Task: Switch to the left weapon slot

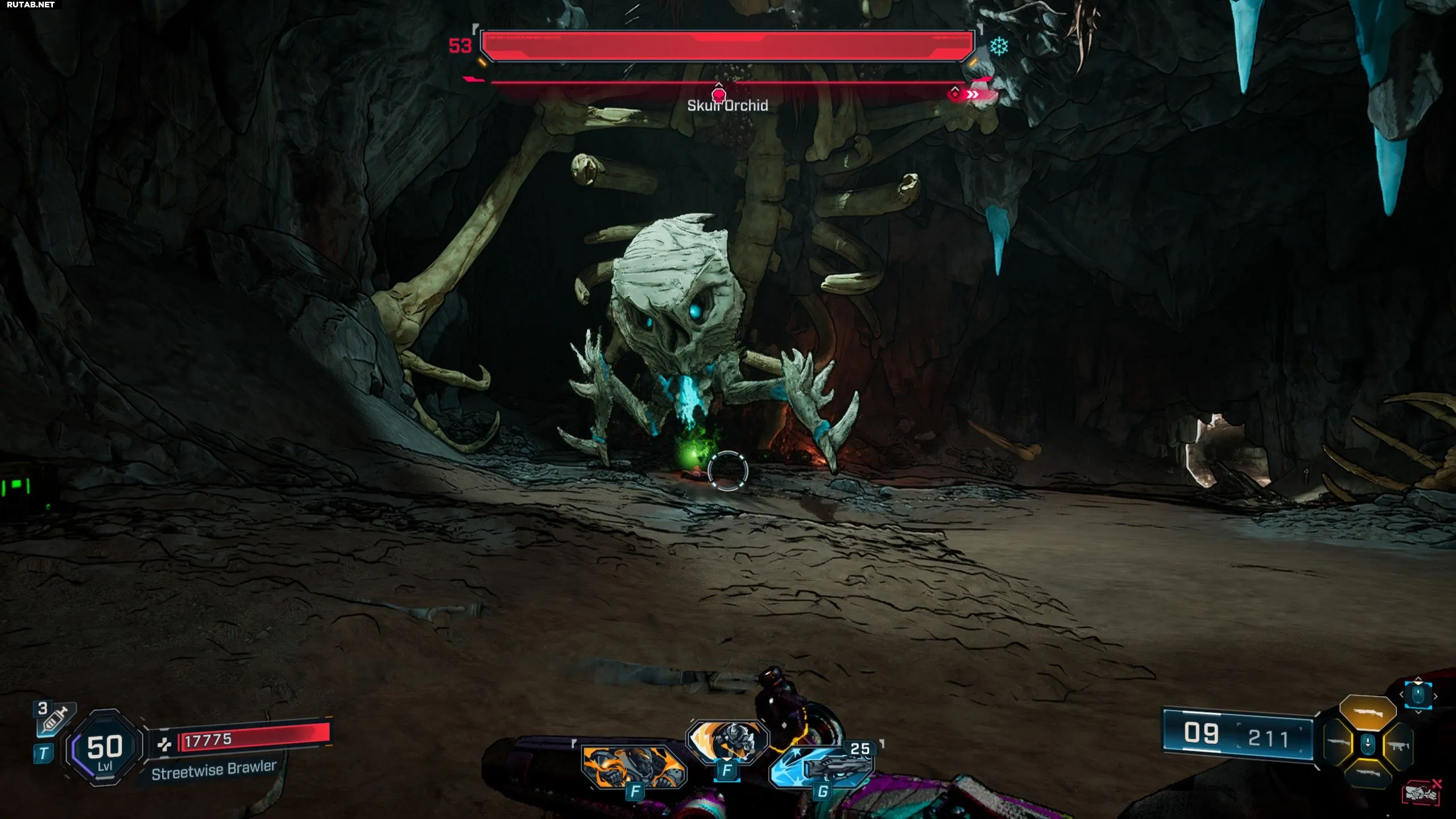Action: (x=1338, y=743)
